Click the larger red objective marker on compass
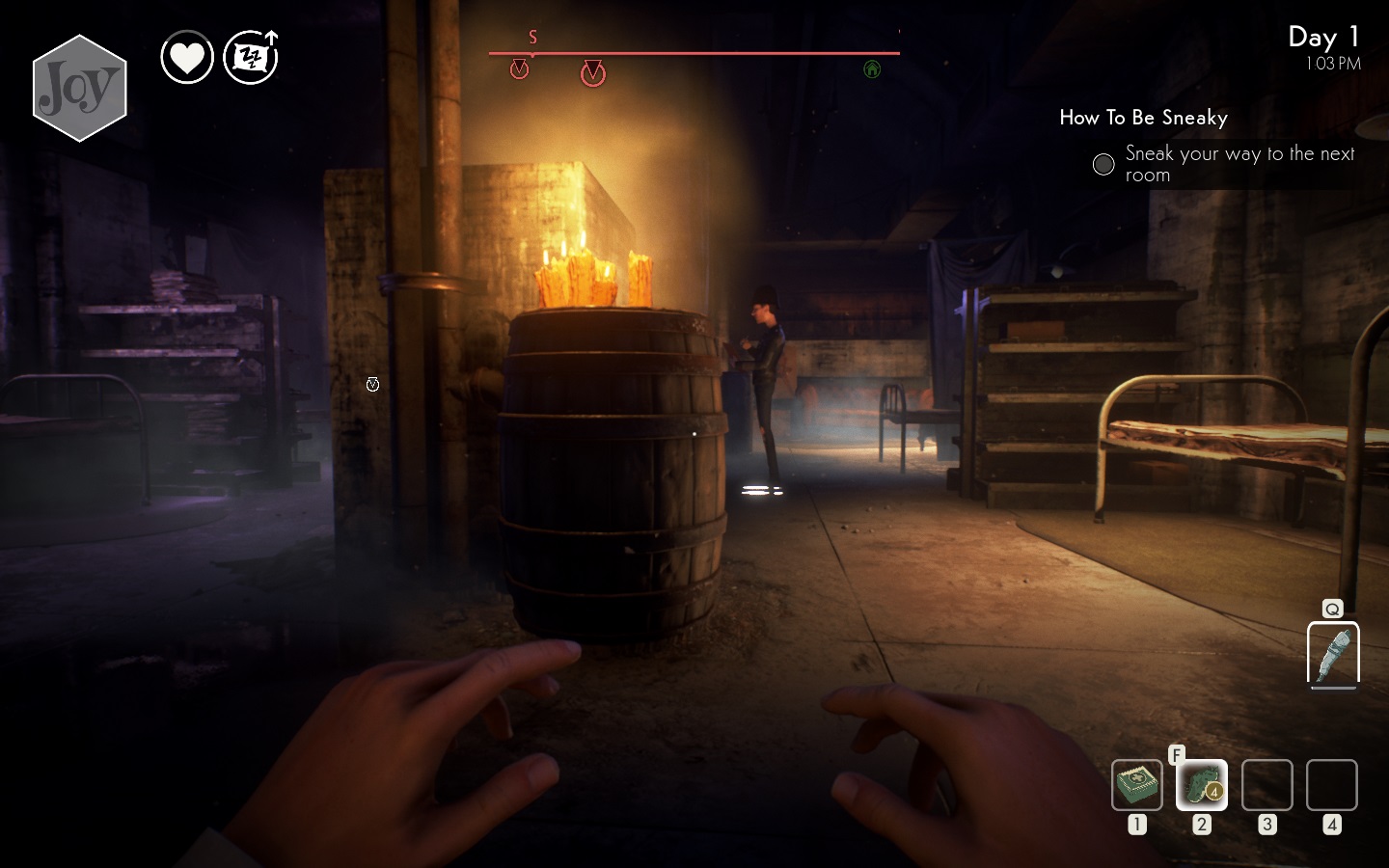 coord(593,73)
